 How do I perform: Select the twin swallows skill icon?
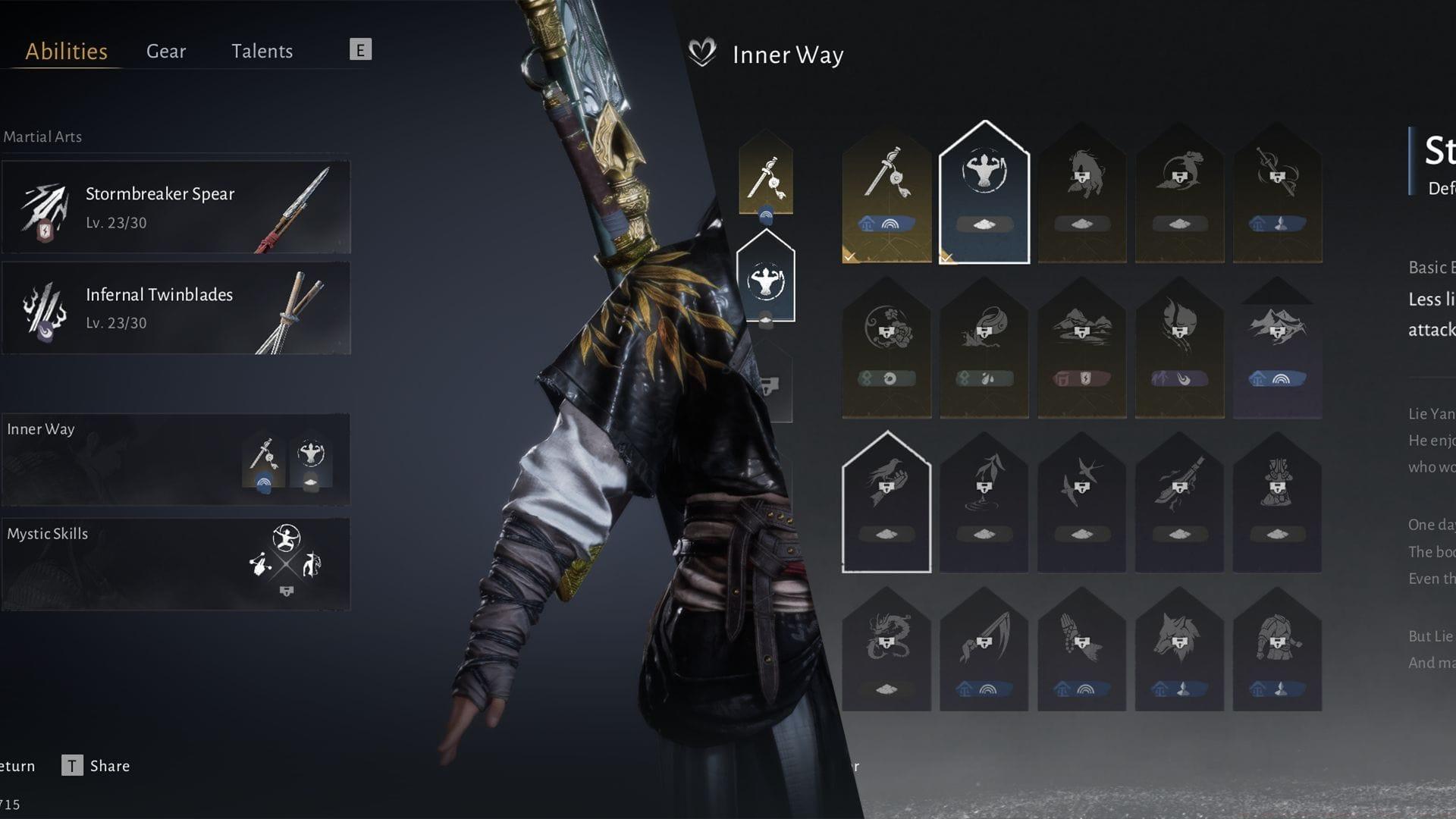pyautogui.click(x=1081, y=485)
